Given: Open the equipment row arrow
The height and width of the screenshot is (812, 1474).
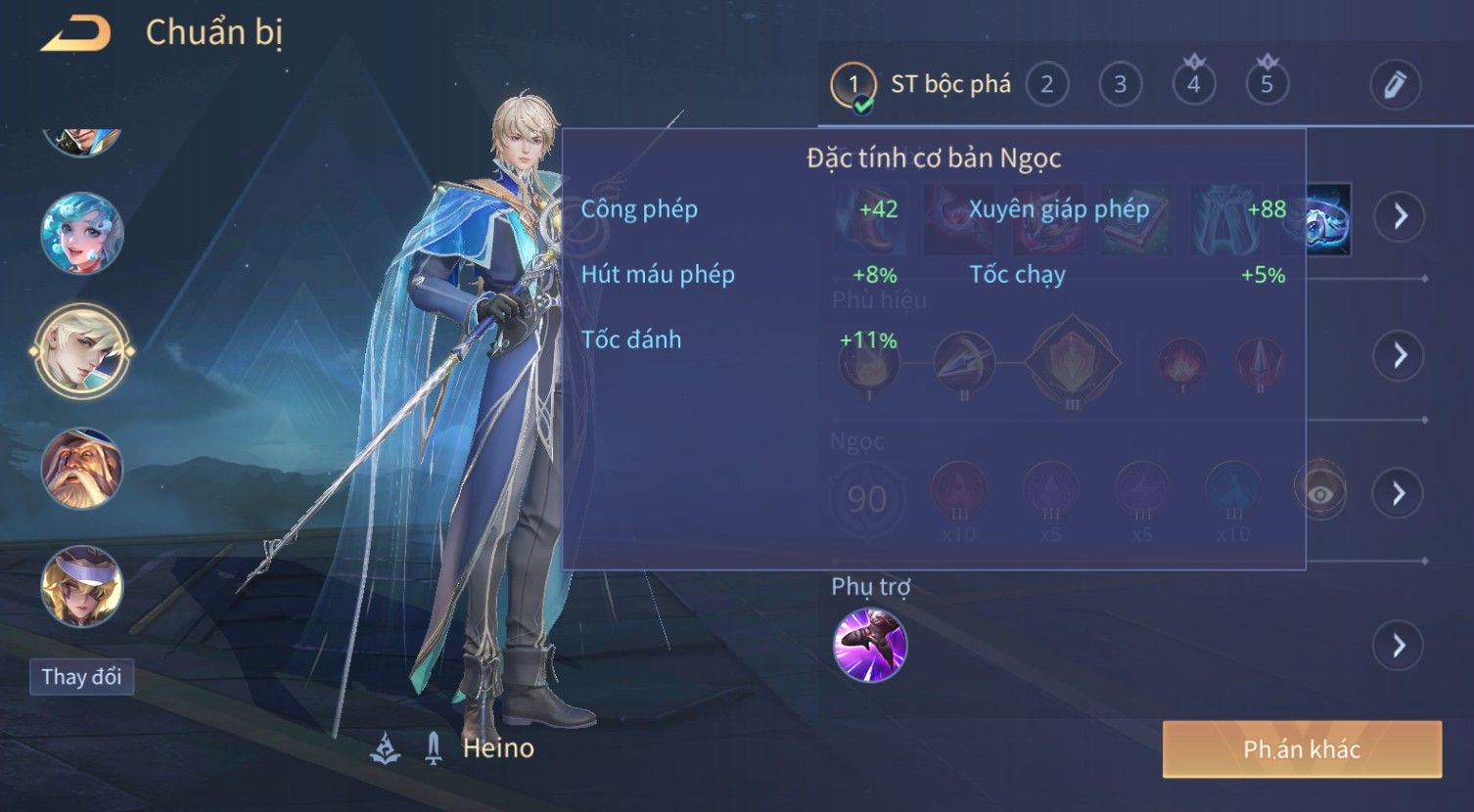Looking at the screenshot, I should click(x=1400, y=216).
